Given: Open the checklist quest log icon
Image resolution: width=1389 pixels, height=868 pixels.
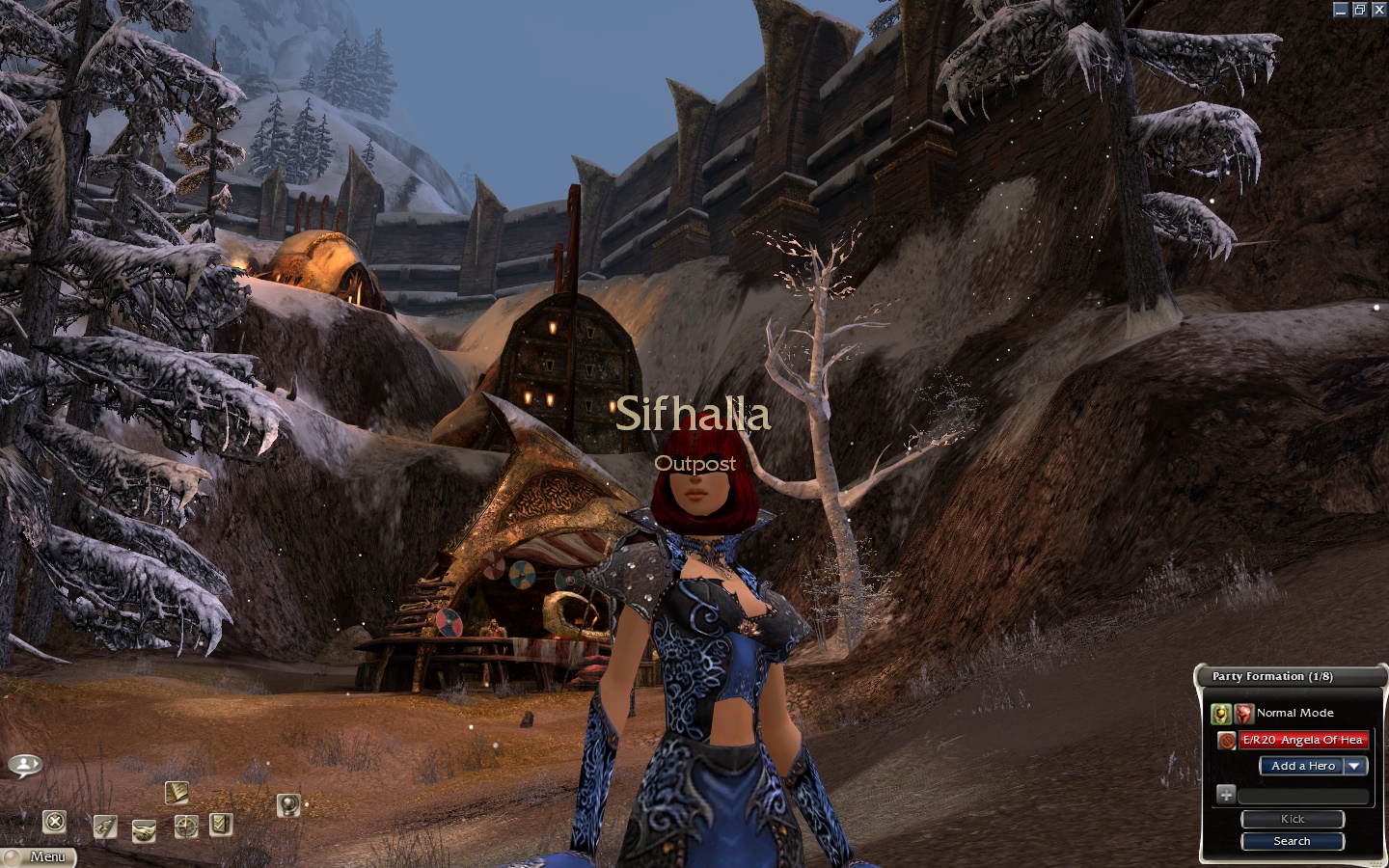Looking at the screenshot, I should [221, 824].
